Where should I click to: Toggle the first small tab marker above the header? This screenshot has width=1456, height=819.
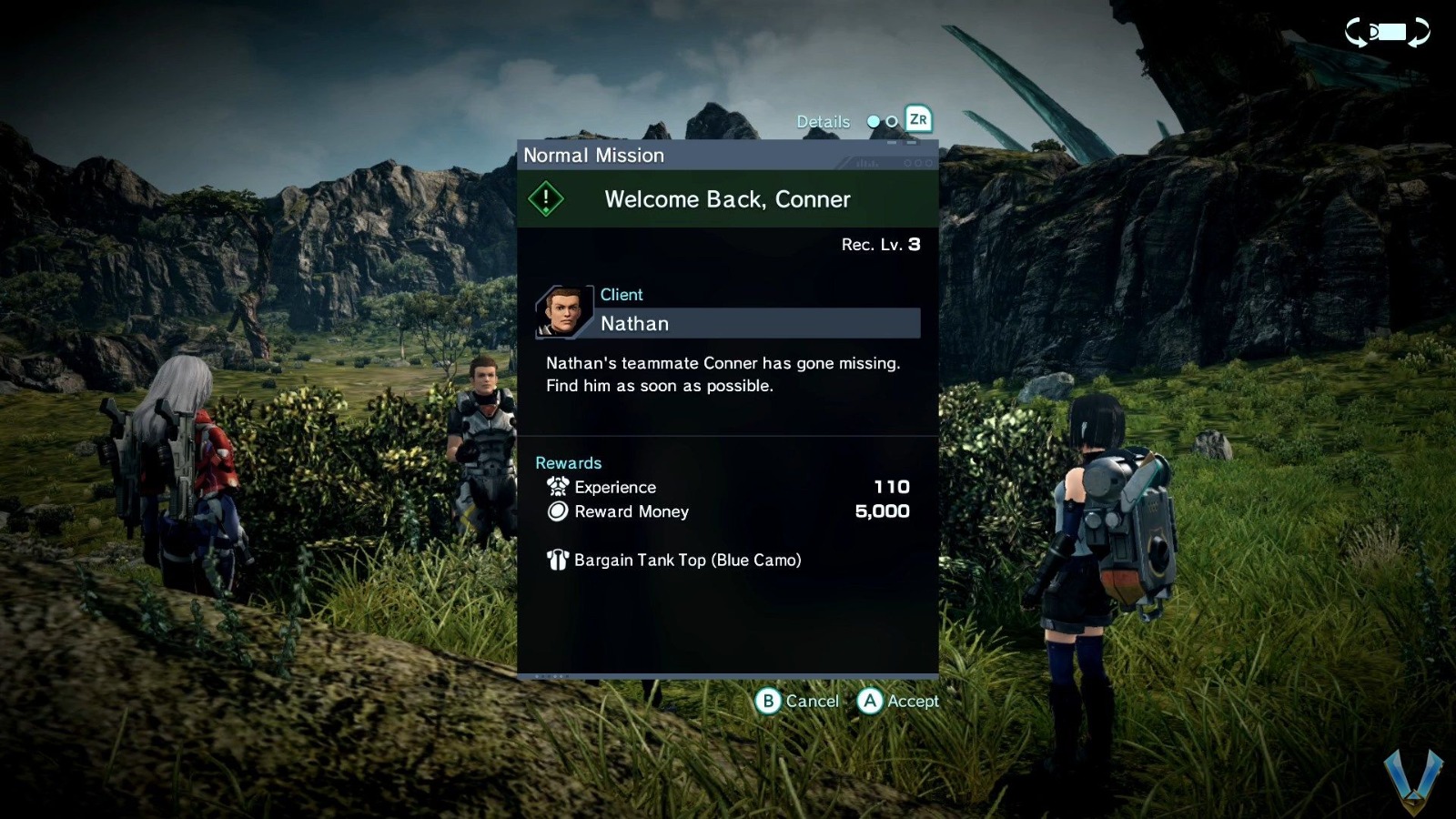pos(892,142)
